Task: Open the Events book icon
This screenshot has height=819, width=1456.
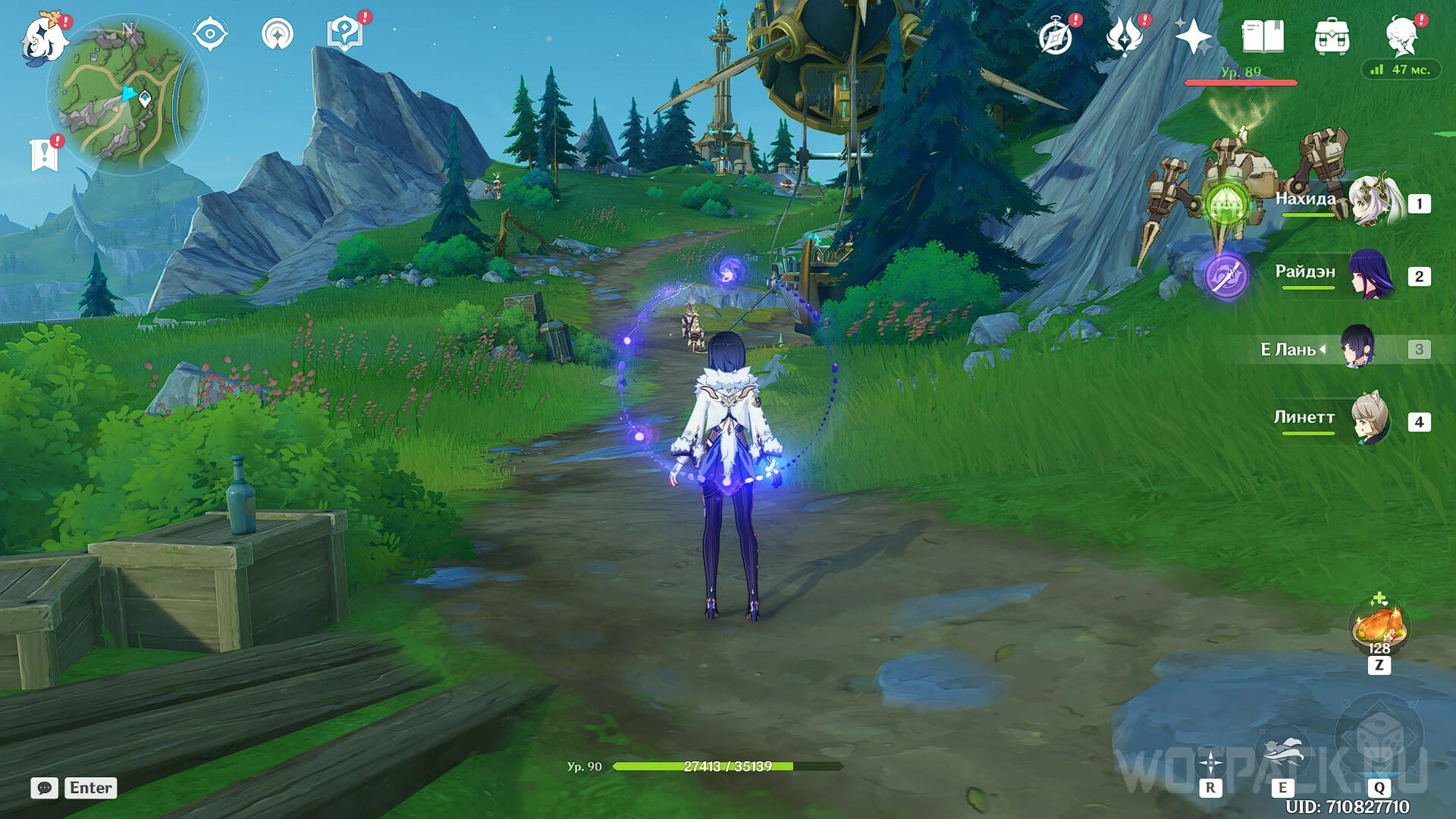Action: (1263, 36)
